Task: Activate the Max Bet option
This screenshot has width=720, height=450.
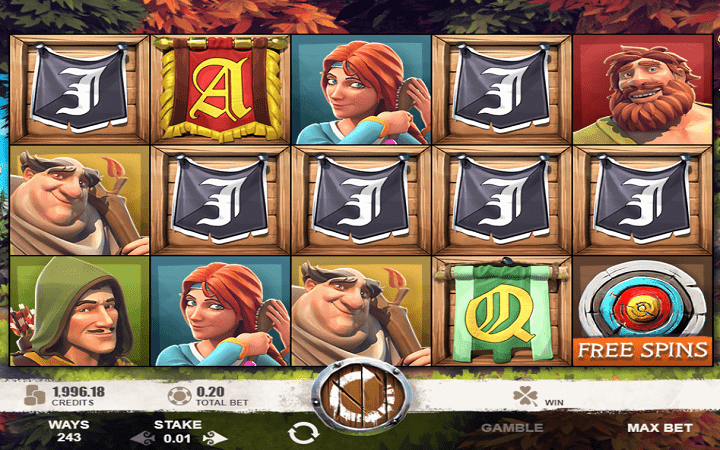Action: point(660,427)
